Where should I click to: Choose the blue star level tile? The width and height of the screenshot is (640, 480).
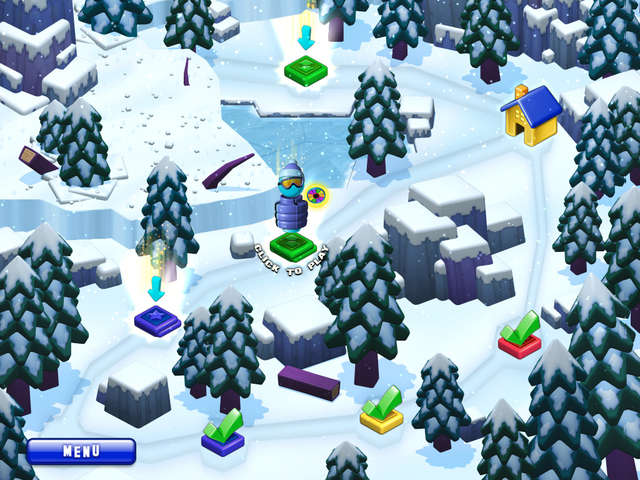pyautogui.click(x=157, y=319)
